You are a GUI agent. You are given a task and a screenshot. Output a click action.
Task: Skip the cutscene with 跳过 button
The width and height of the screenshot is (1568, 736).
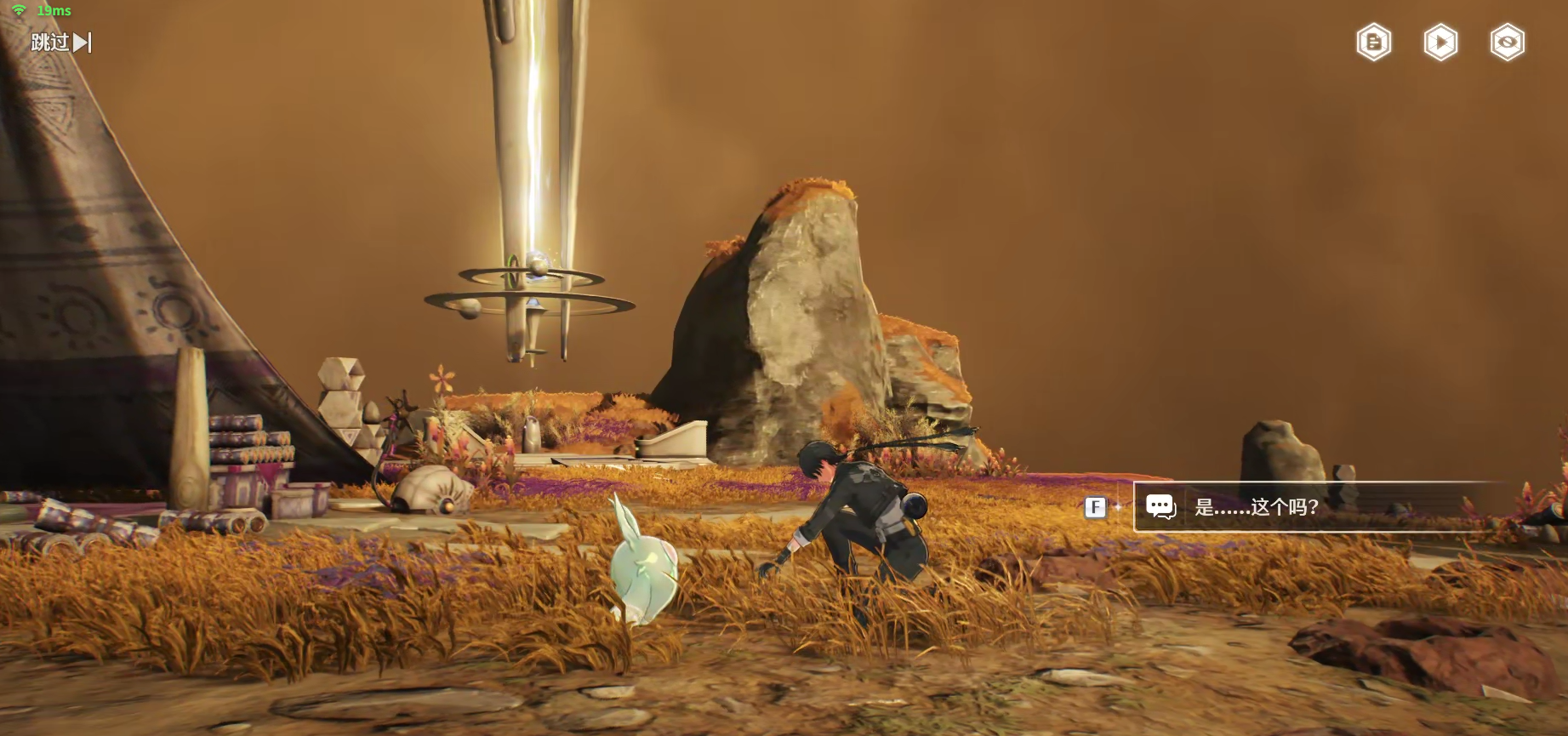click(60, 42)
